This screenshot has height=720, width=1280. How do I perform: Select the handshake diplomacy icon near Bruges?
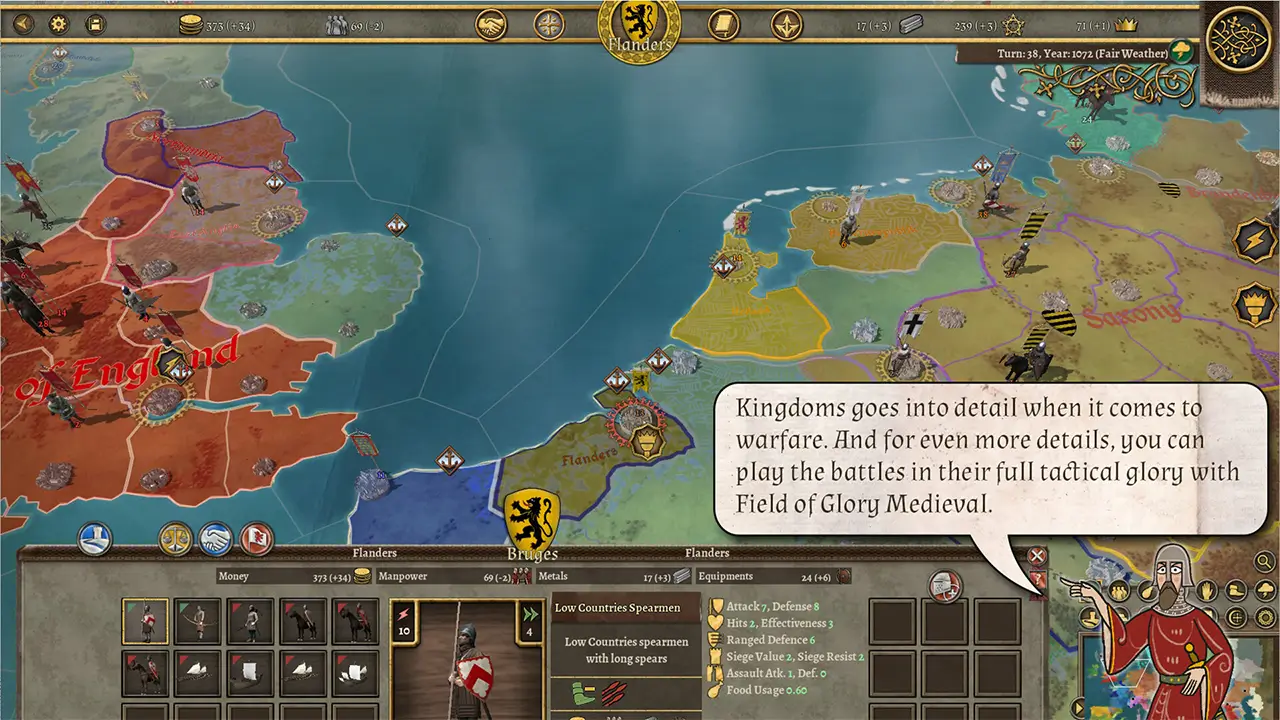coord(215,537)
